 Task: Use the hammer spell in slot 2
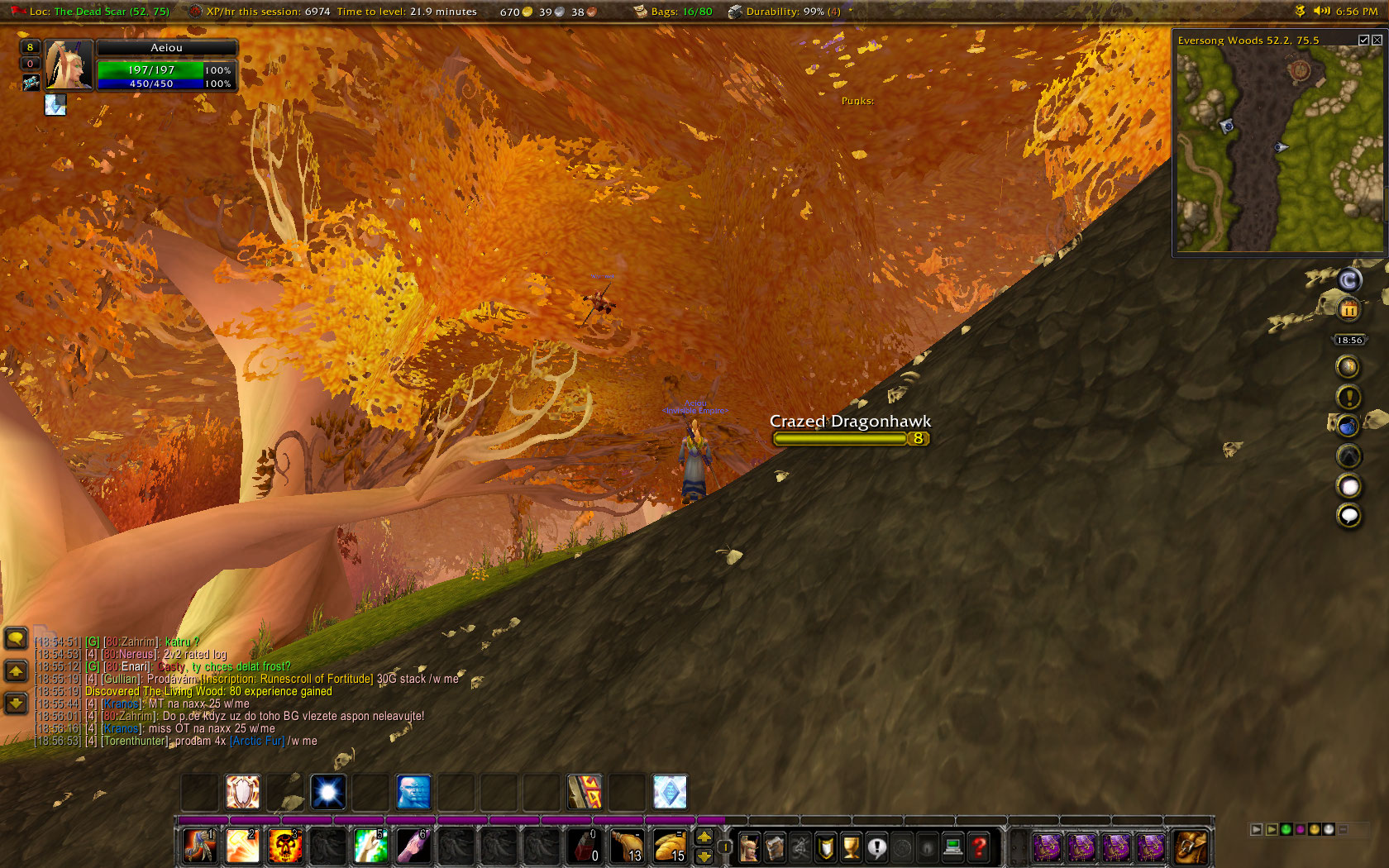[x=242, y=847]
